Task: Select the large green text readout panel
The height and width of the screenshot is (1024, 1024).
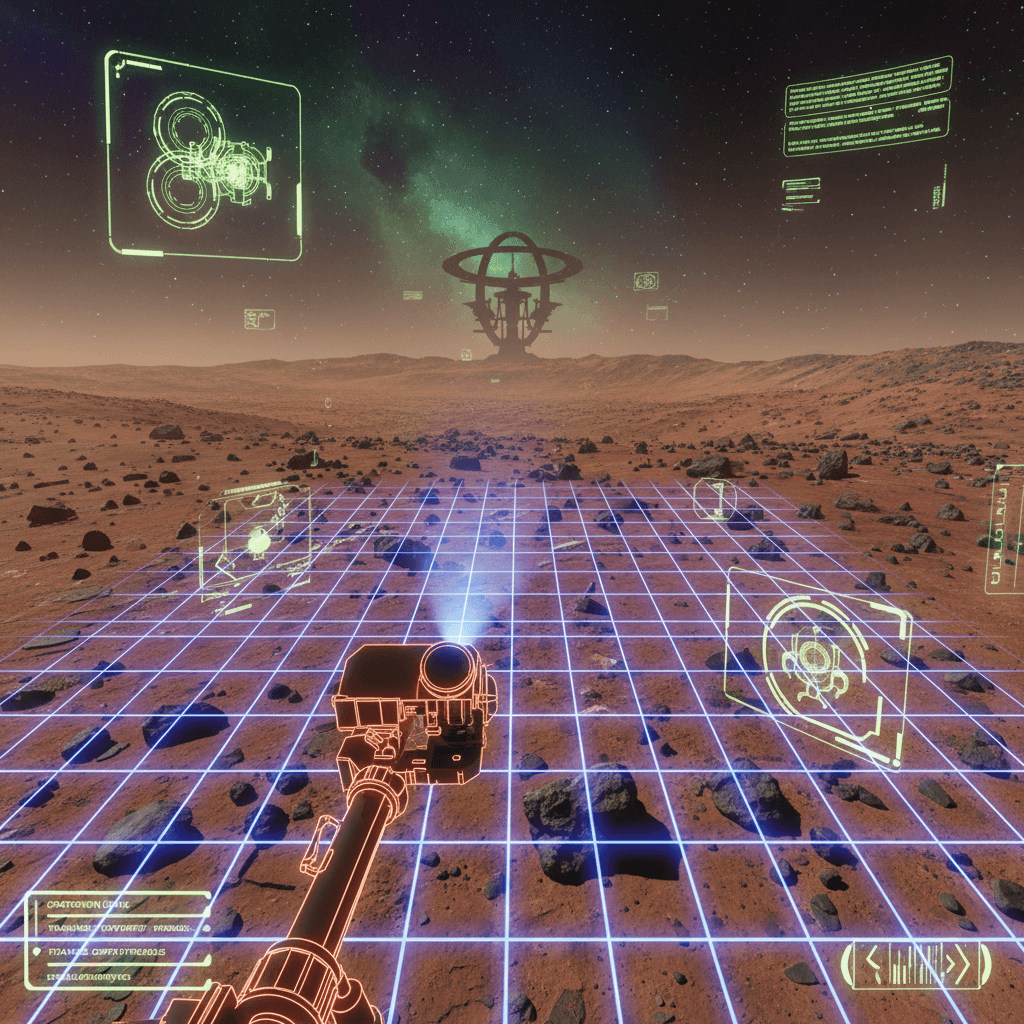Action: (867, 106)
